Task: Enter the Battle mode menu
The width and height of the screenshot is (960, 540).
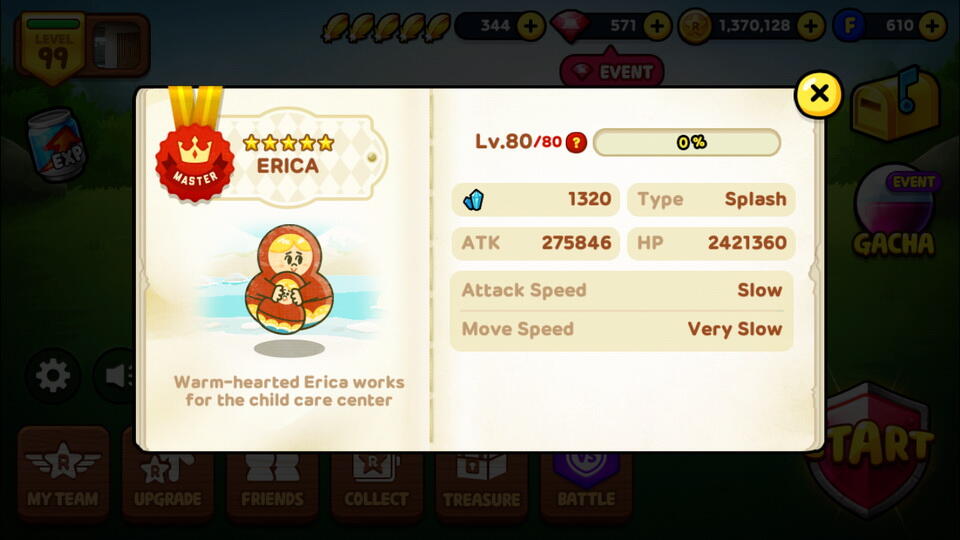Action: 586,474
